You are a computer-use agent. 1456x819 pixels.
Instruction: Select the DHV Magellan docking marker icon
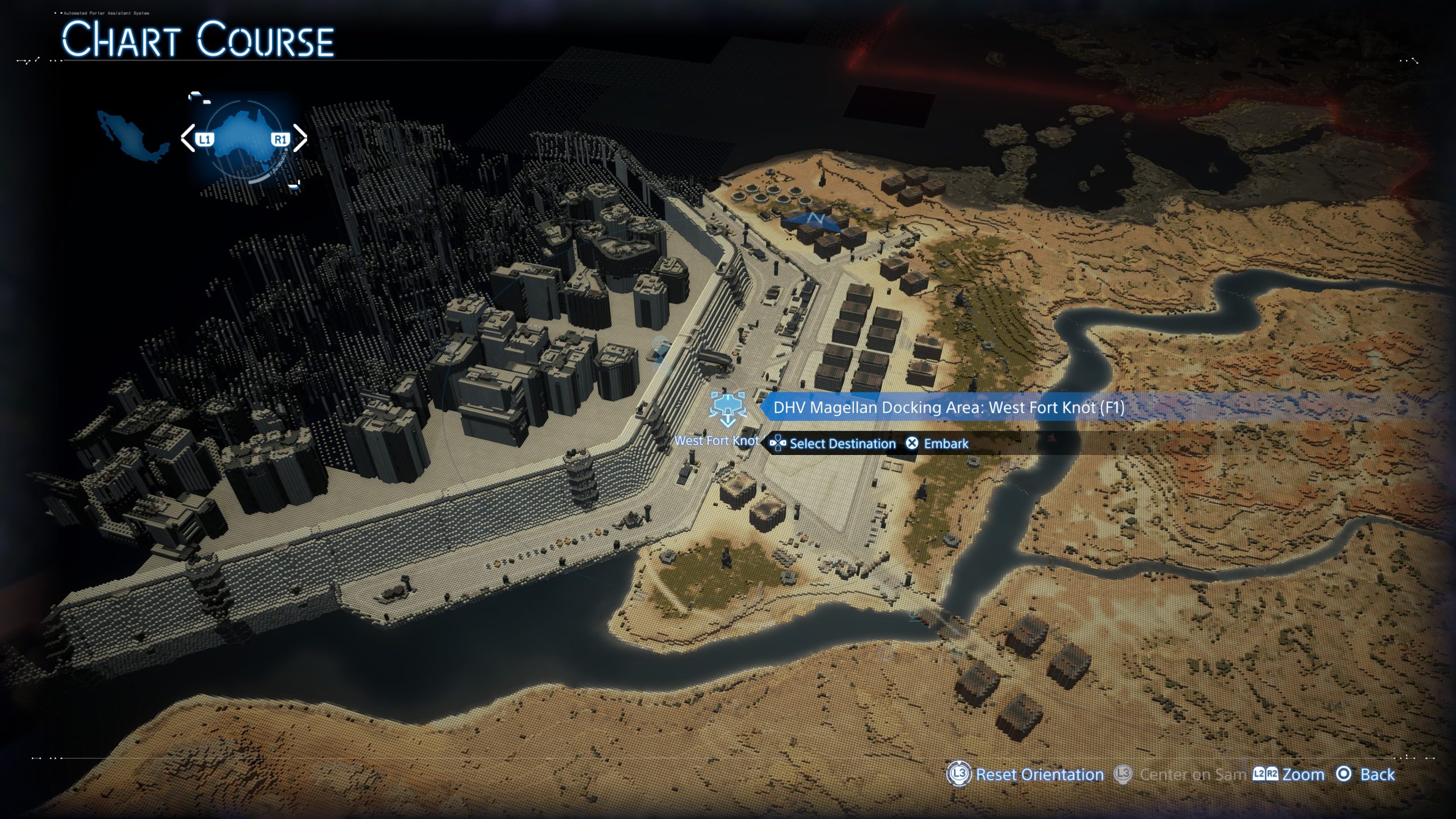(727, 408)
